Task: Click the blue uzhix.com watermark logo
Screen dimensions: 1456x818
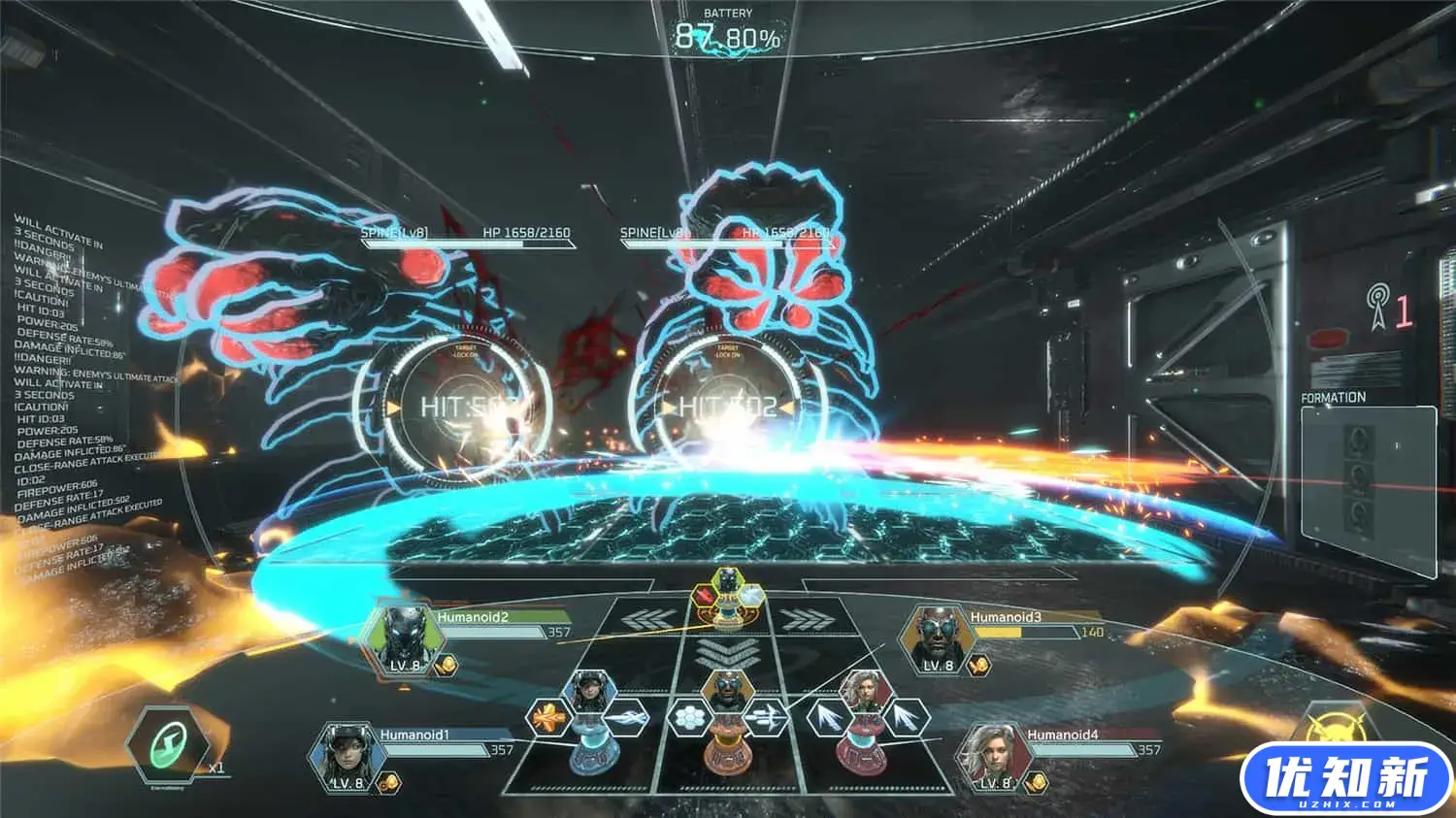Action: [1345, 778]
